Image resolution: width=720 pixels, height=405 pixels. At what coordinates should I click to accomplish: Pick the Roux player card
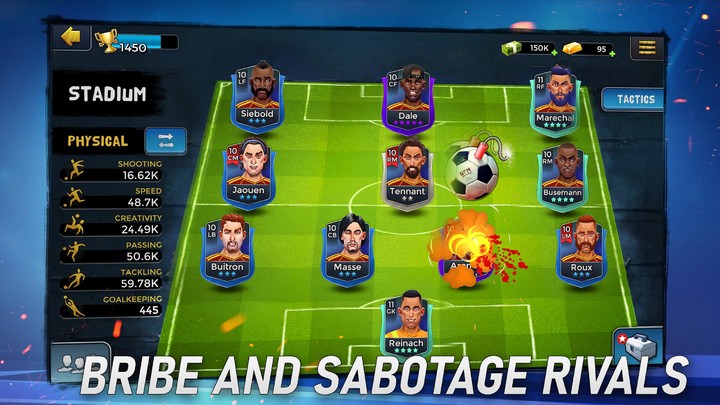pos(580,251)
